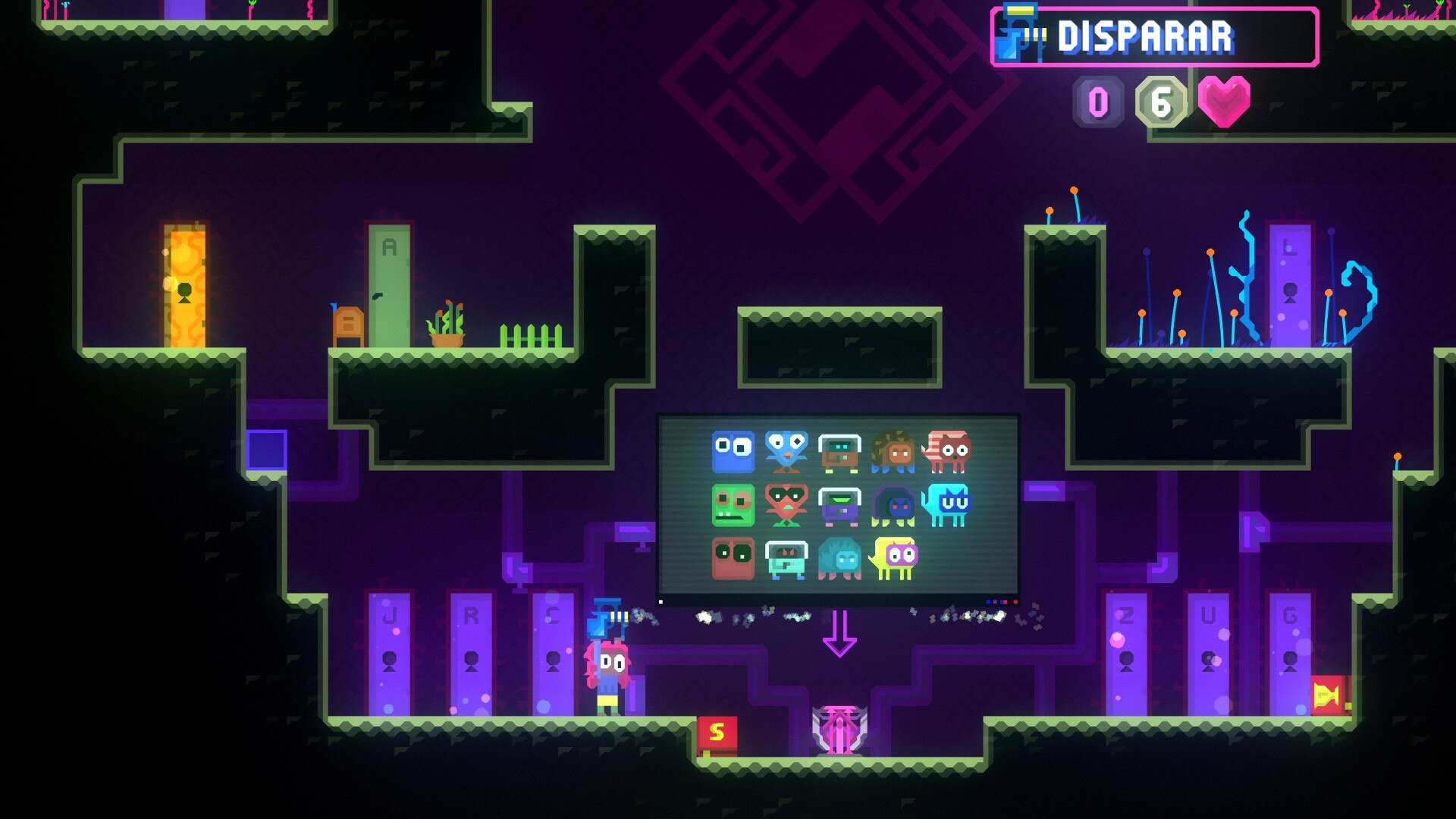Select the DISPARAR weapon action box
The height and width of the screenshot is (819, 1456).
click(1154, 37)
